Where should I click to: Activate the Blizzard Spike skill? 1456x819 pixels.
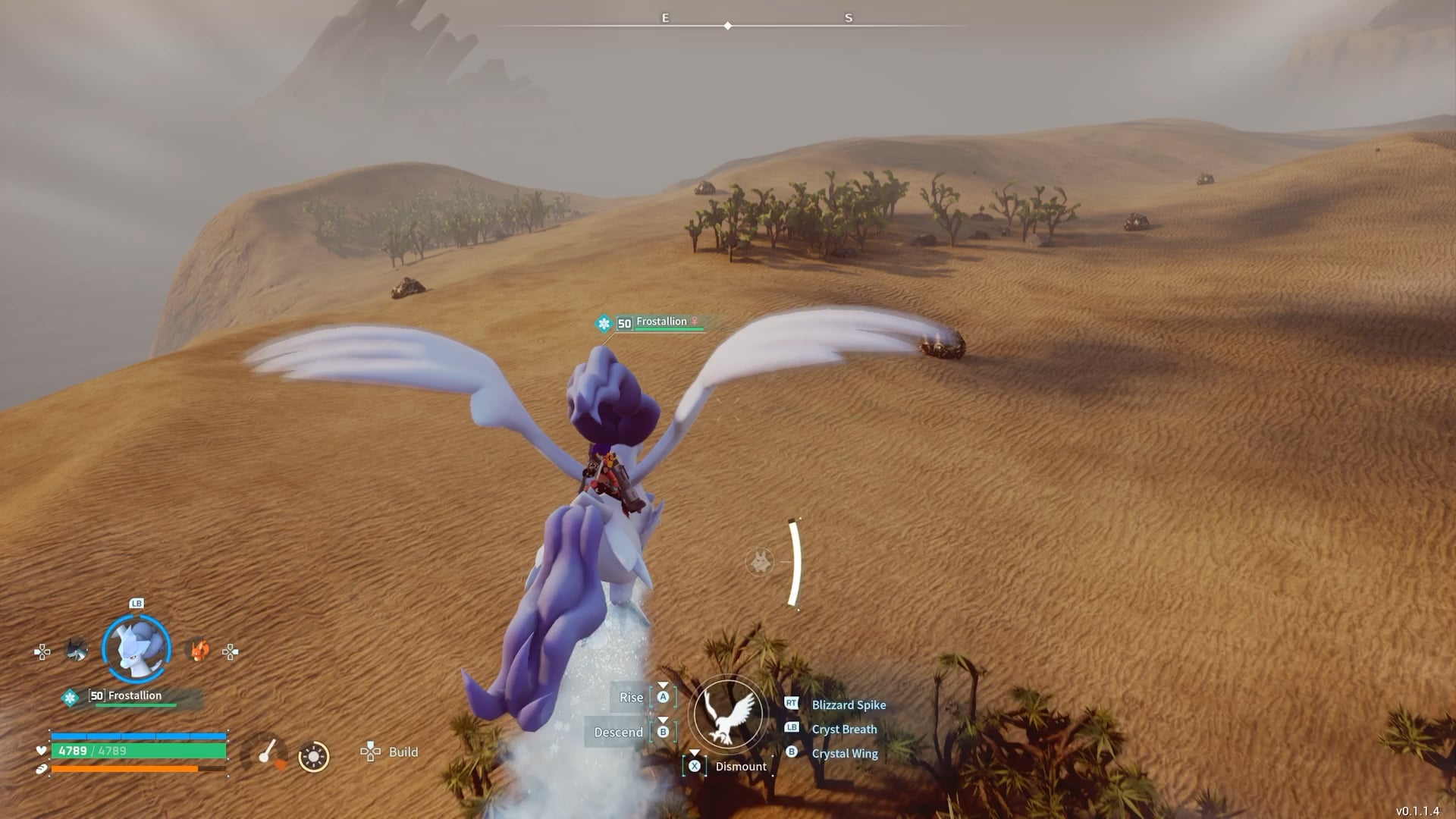(848, 704)
